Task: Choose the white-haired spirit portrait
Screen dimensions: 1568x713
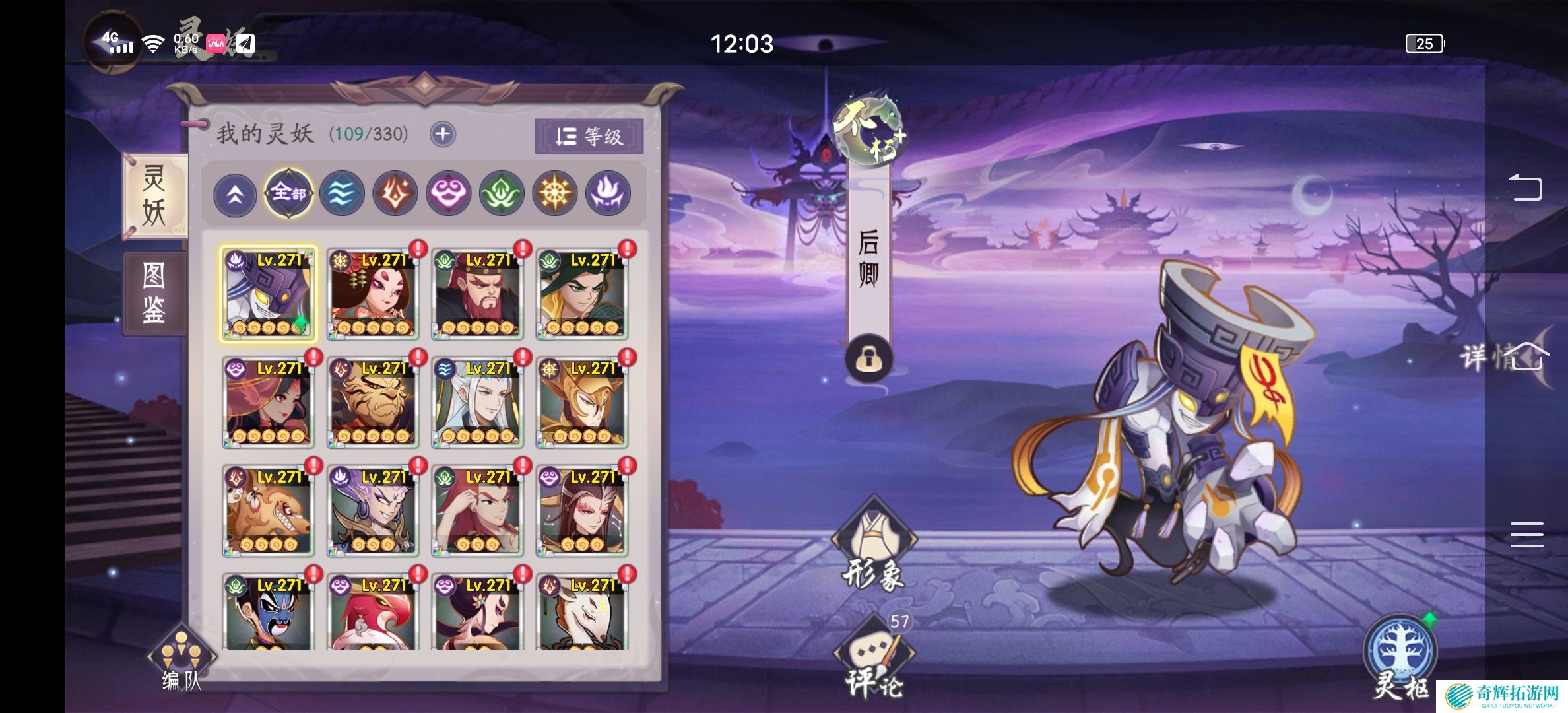Action: (477, 402)
